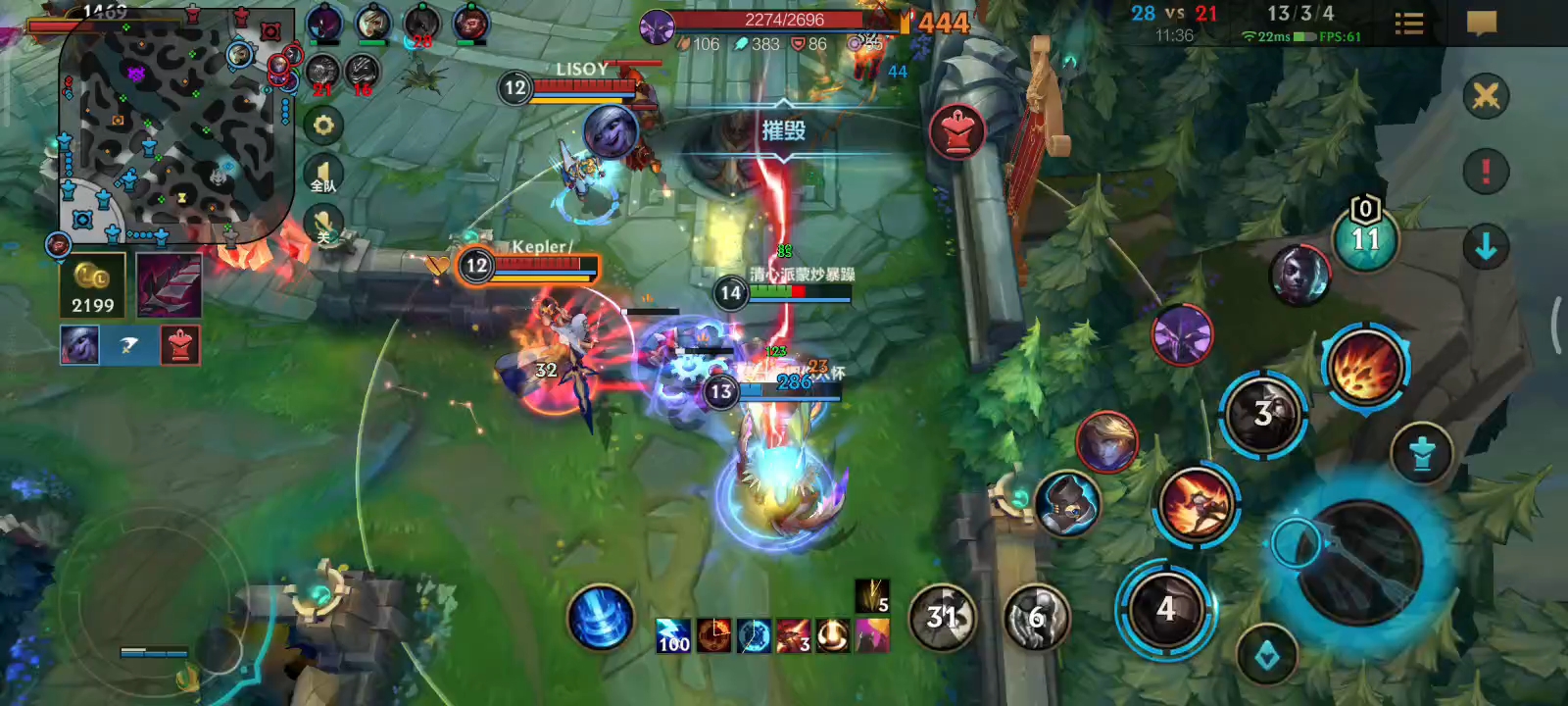The height and width of the screenshot is (706, 1568).
Task: Send the red exclamation danger ping
Action: coord(1486,171)
